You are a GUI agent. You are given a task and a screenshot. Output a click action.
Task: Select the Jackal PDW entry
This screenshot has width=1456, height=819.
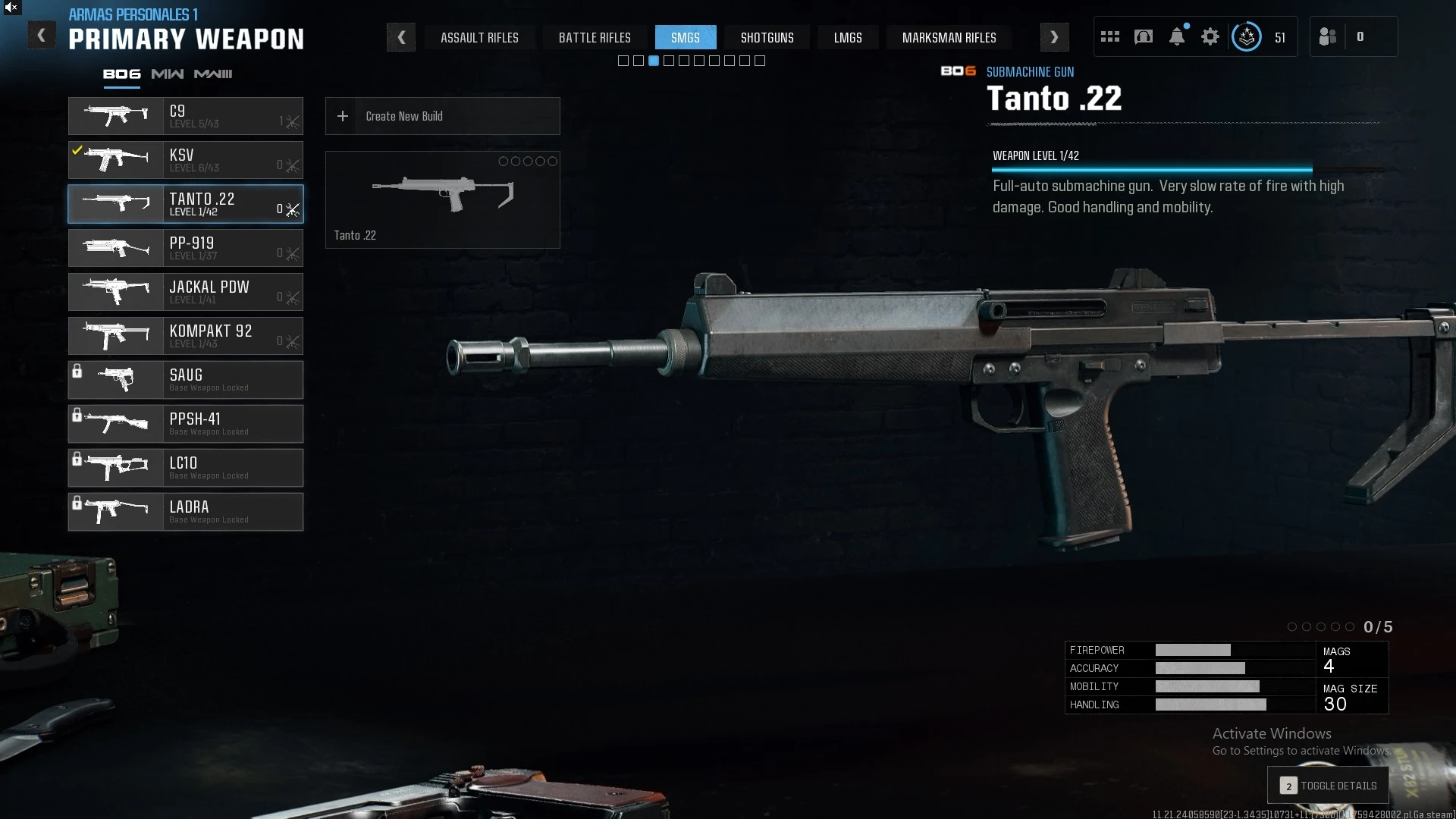click(x=186, y=292)
